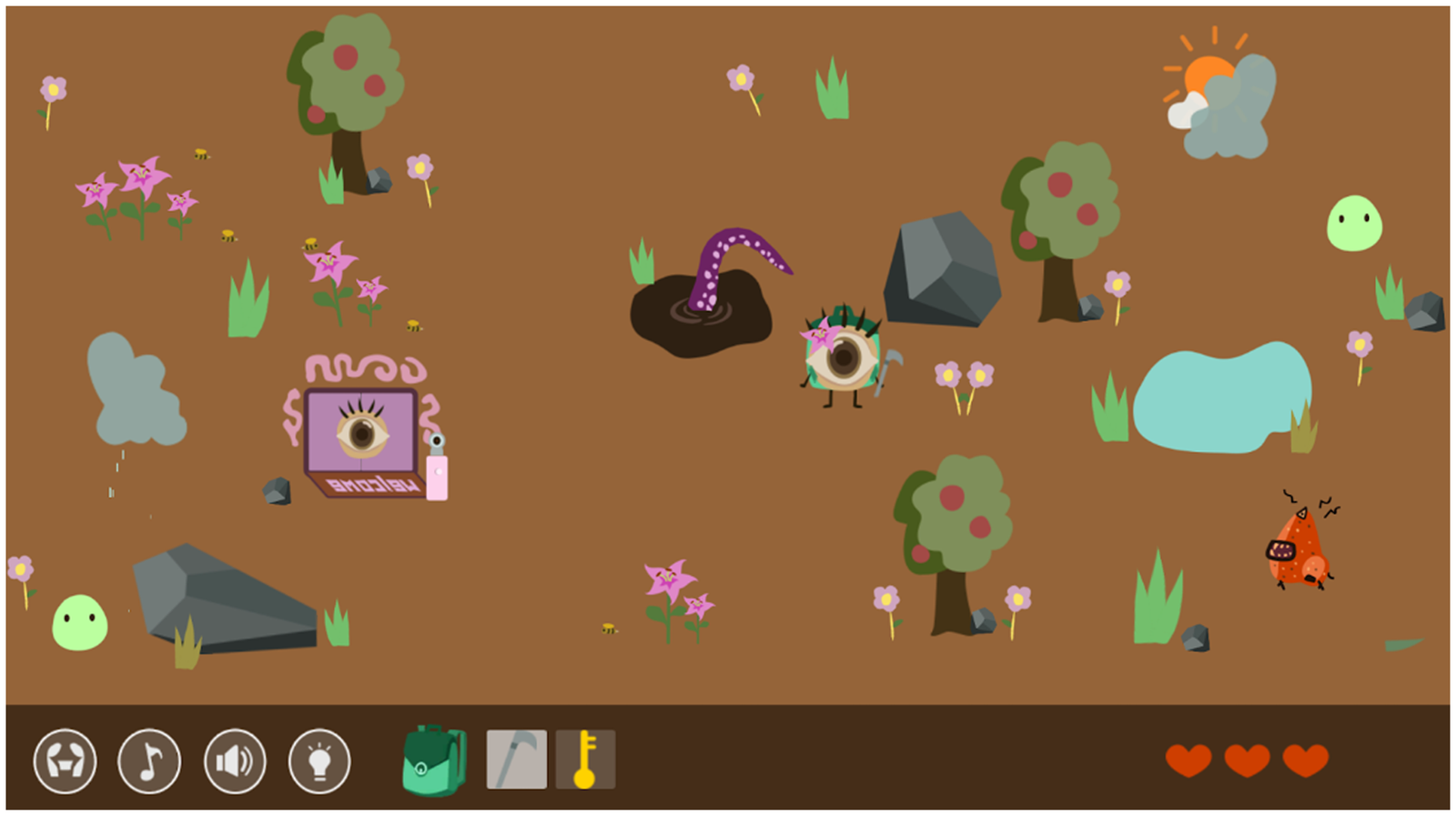Show a hint with the lightbulb button
This screenshot has width=1456, height=816.
coord(319,761)
